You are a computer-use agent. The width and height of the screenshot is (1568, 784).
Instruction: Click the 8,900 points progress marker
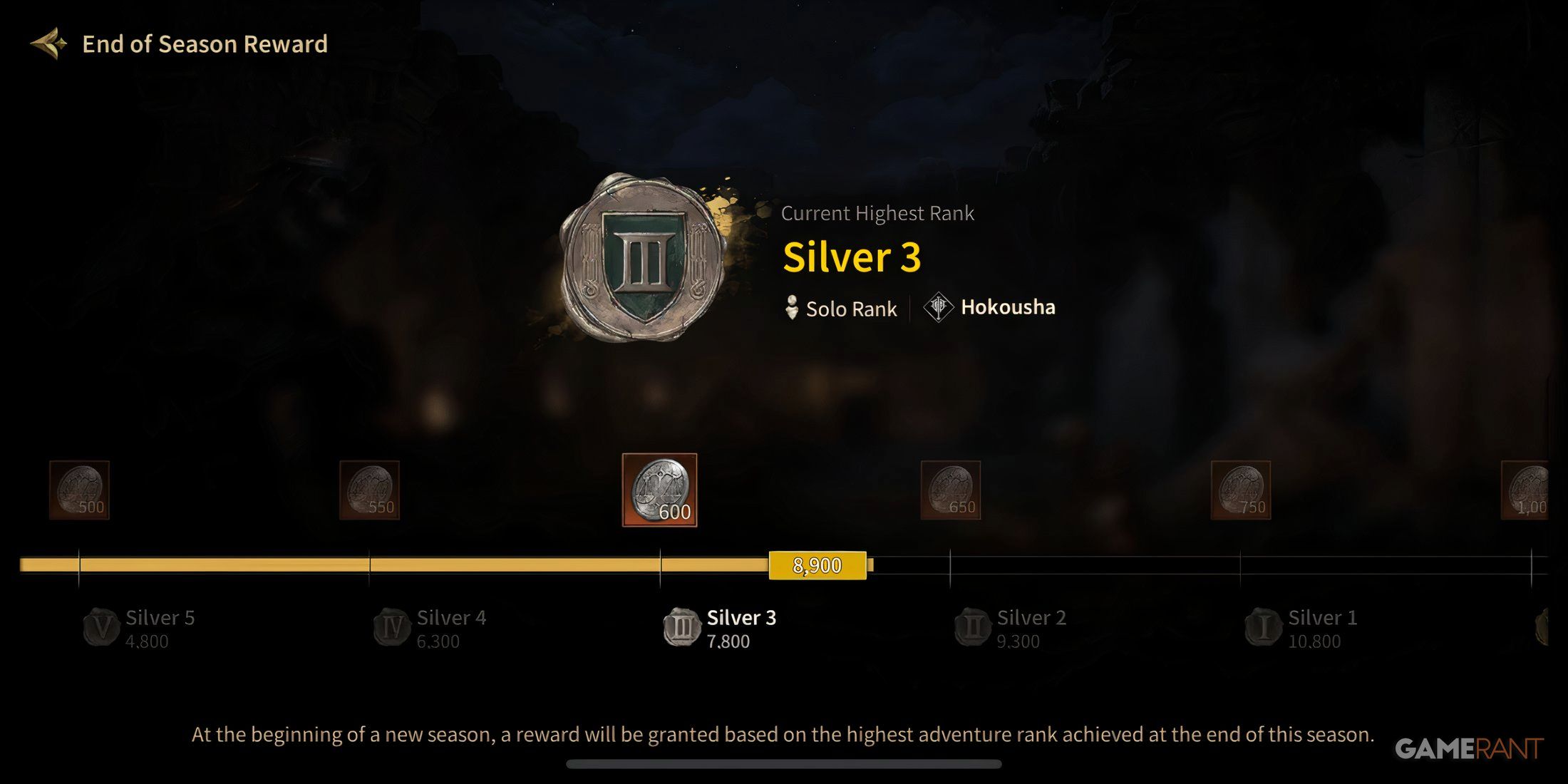point(818,565)
